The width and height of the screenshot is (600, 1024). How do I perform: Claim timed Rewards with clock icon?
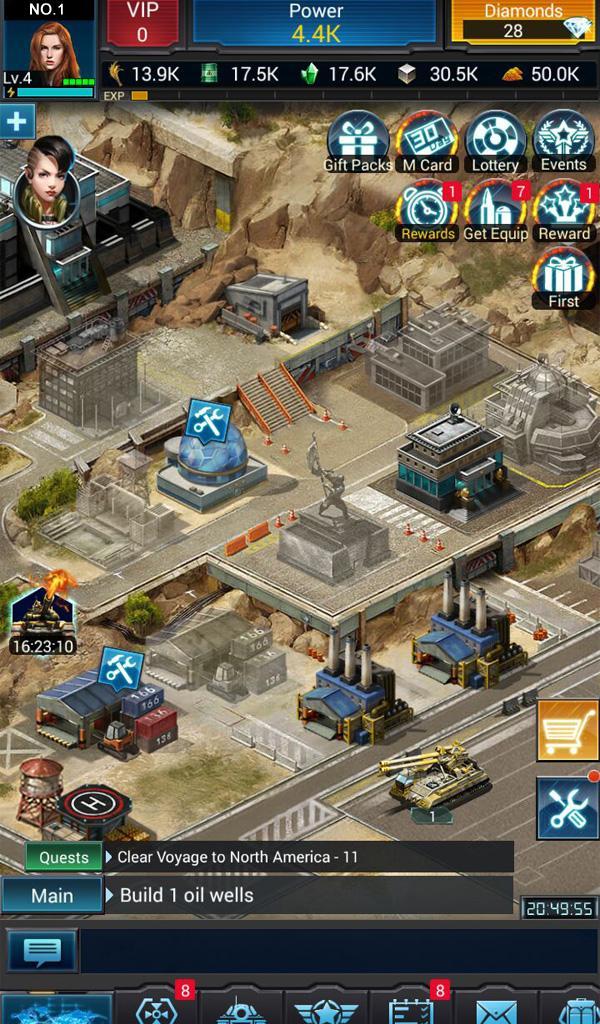pyautogui.click(x=427, y=210)
